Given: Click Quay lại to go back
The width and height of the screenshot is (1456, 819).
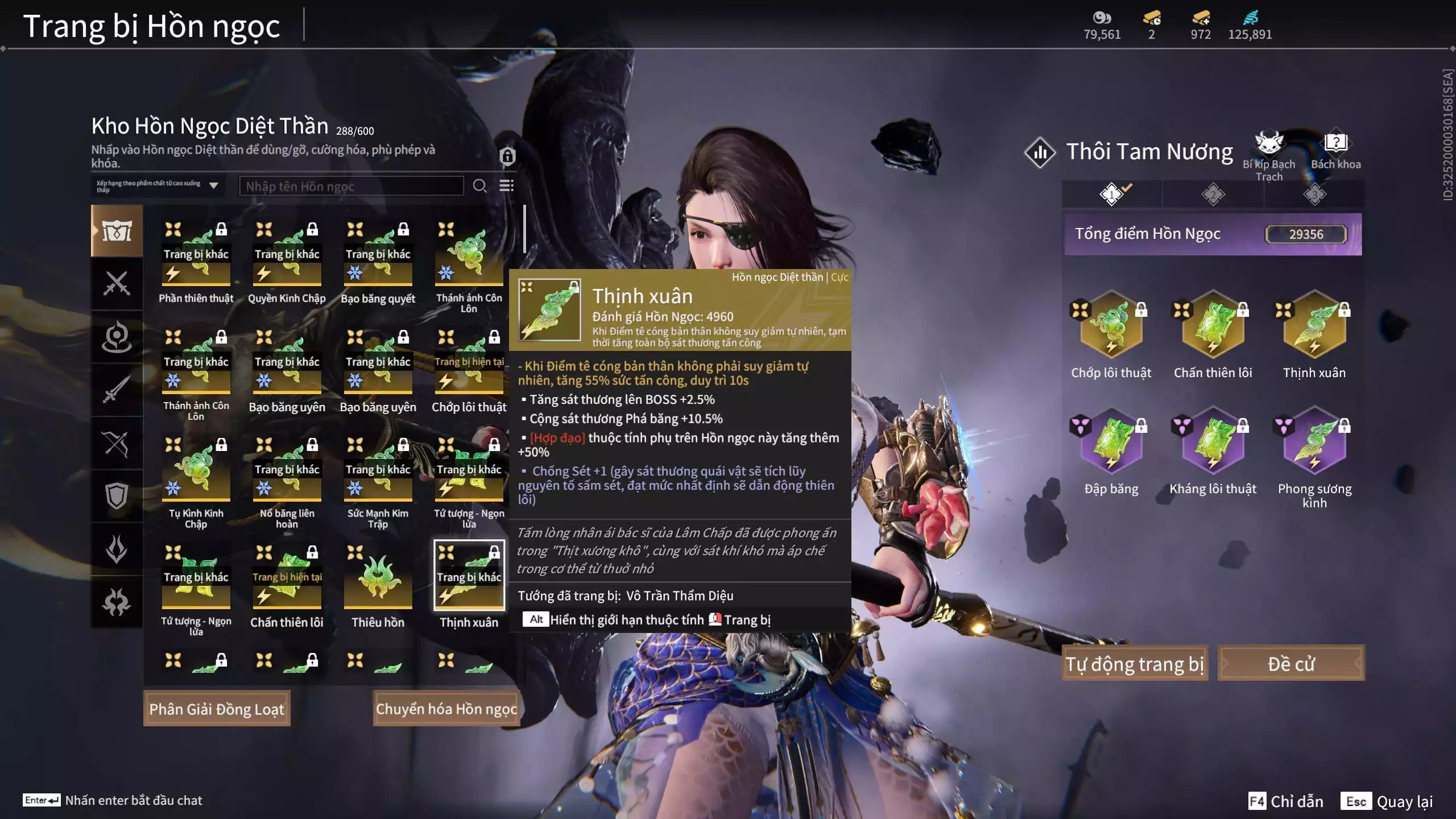Looking at the screenshot, I should tap(1388, 801).
